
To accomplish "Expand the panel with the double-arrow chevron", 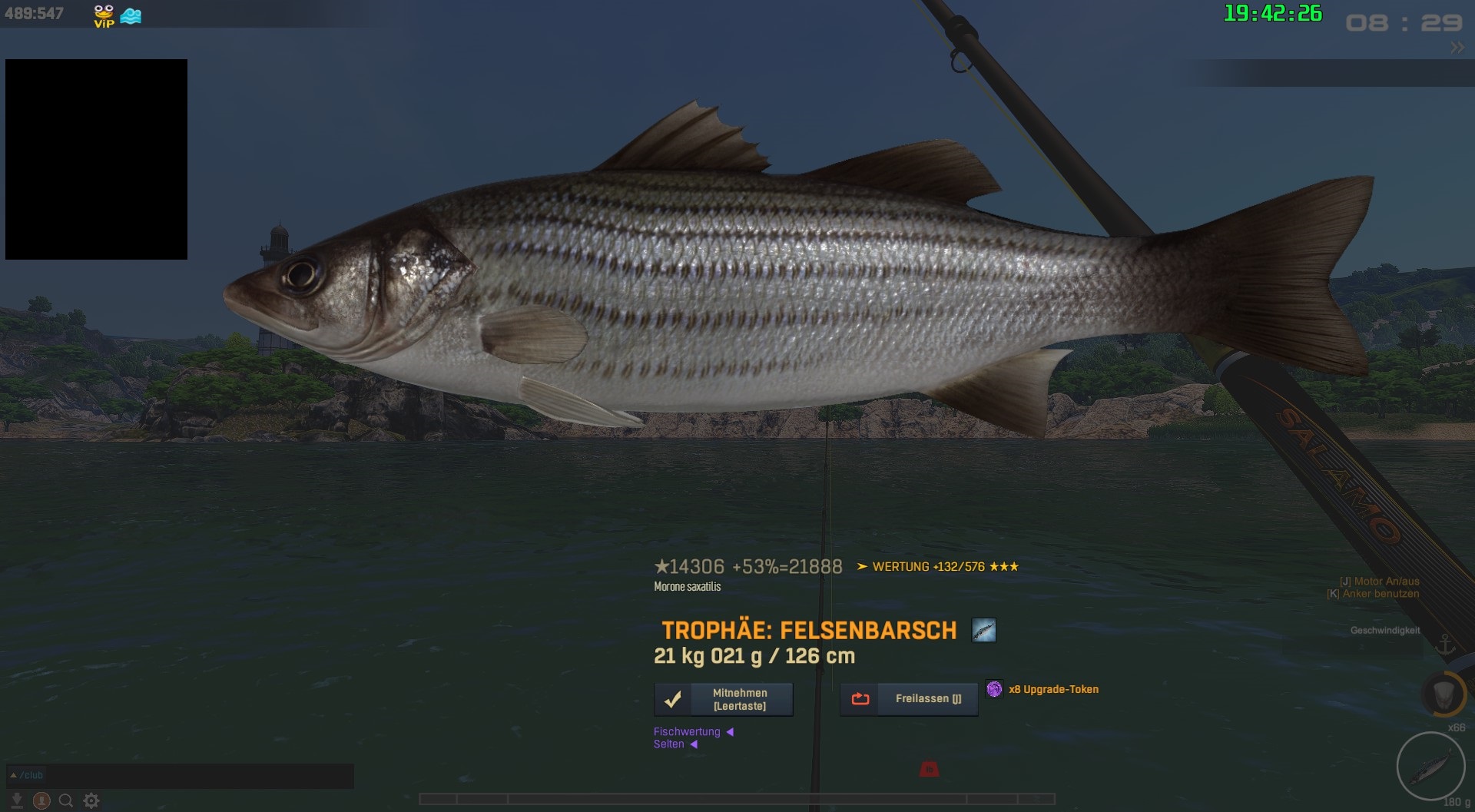I will click(x=1457, y=48).
